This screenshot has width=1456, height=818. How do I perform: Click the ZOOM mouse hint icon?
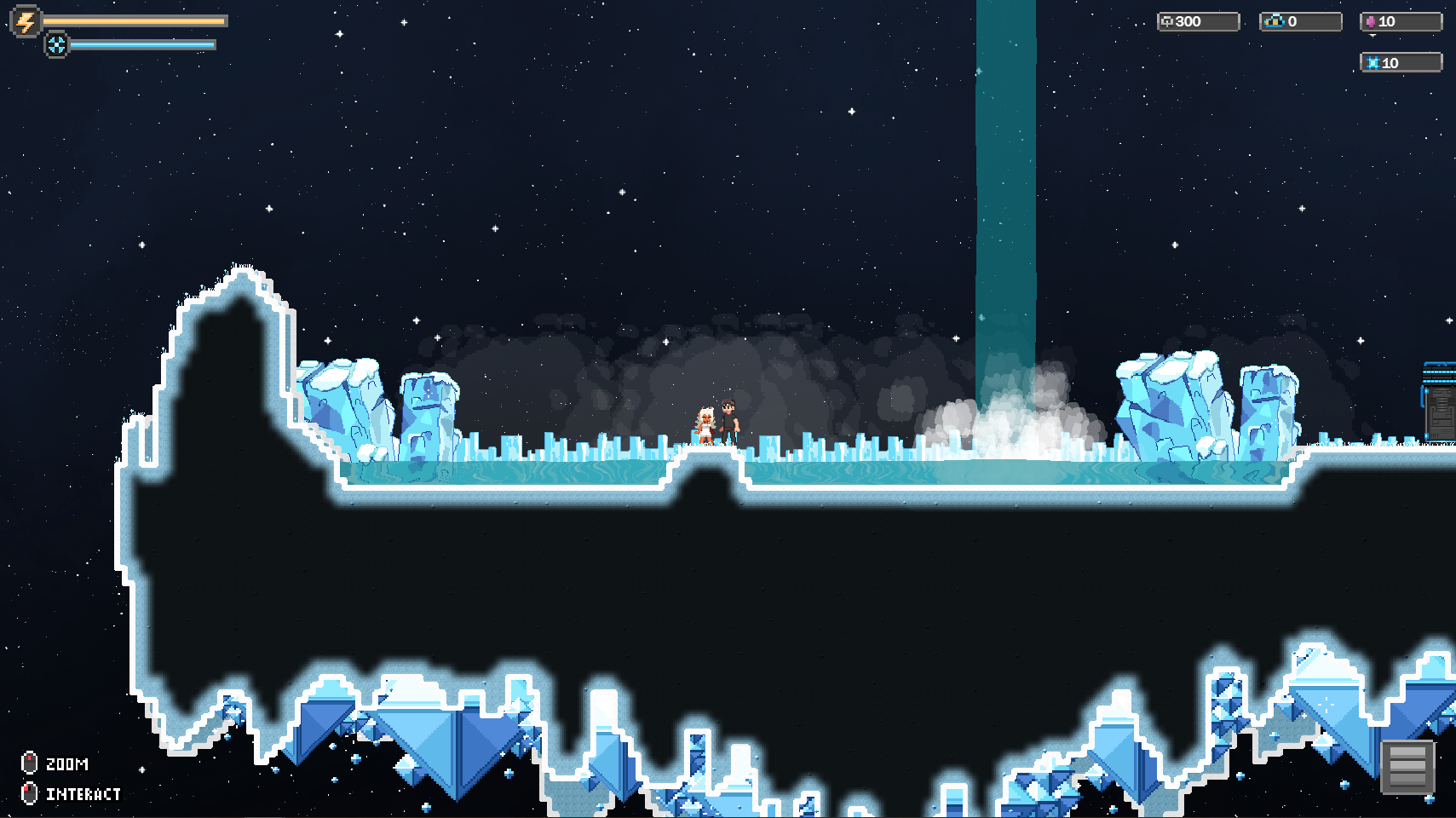pyautogui.click(x=28, y=761)
